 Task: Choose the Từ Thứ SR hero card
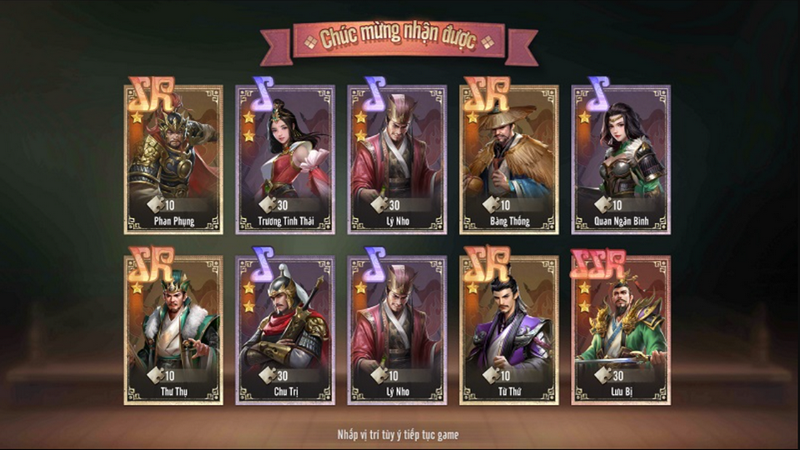click(509, 330)
